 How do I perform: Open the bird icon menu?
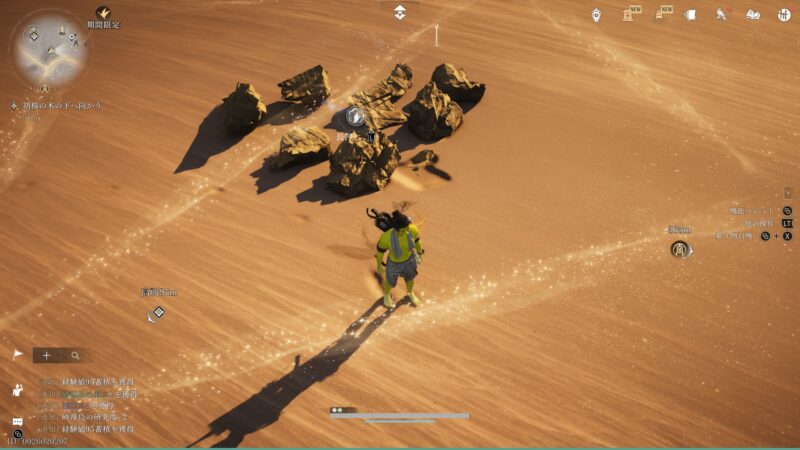click(721, 14)
